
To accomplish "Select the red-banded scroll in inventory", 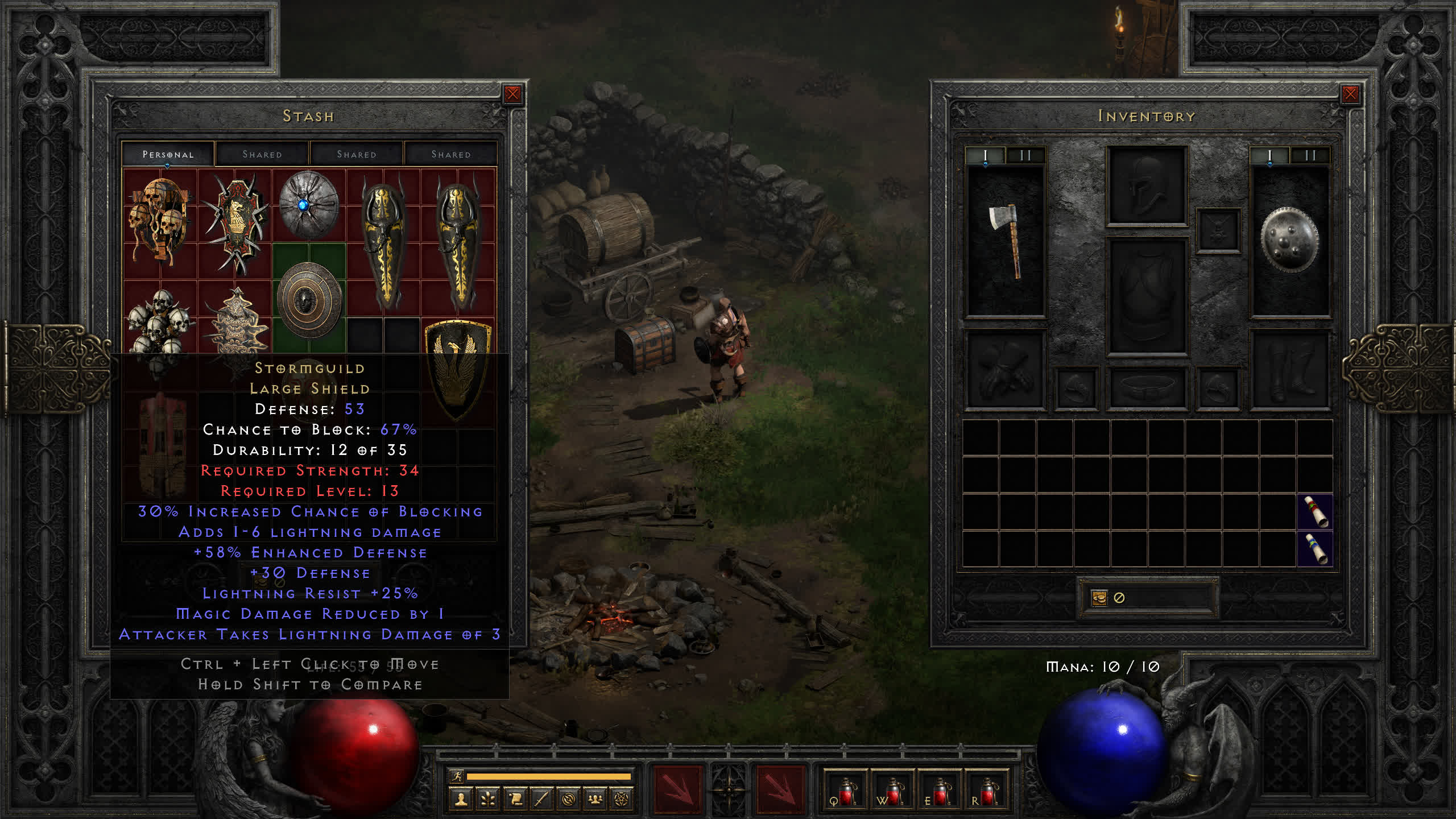I will coord(1315,512).
